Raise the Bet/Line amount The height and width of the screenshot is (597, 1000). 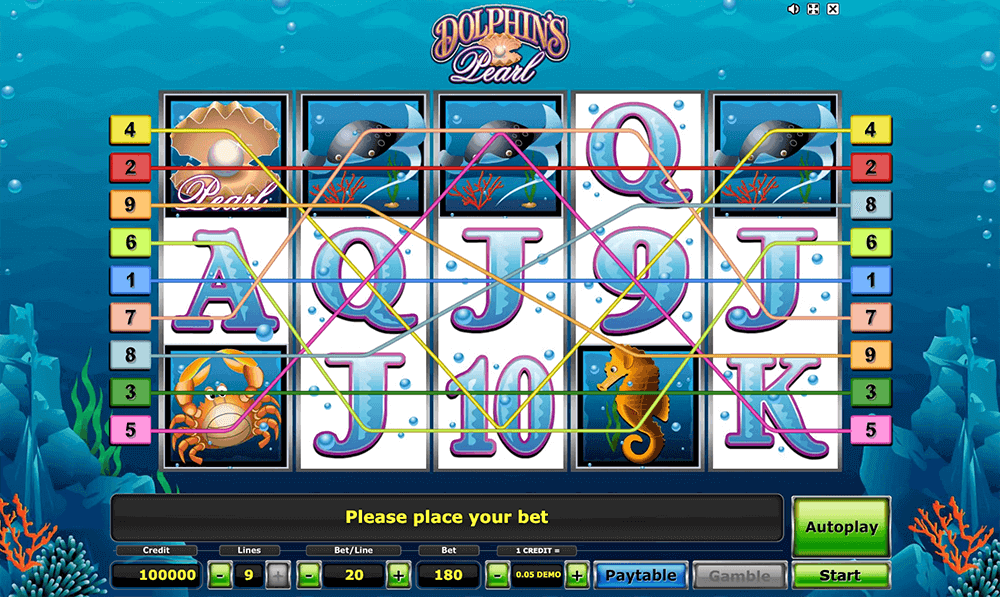pos(398,575)
